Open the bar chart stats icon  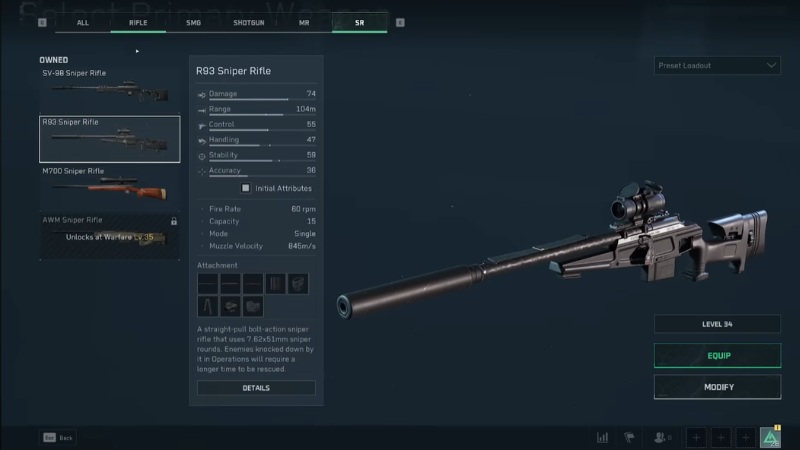coord(602,437)
